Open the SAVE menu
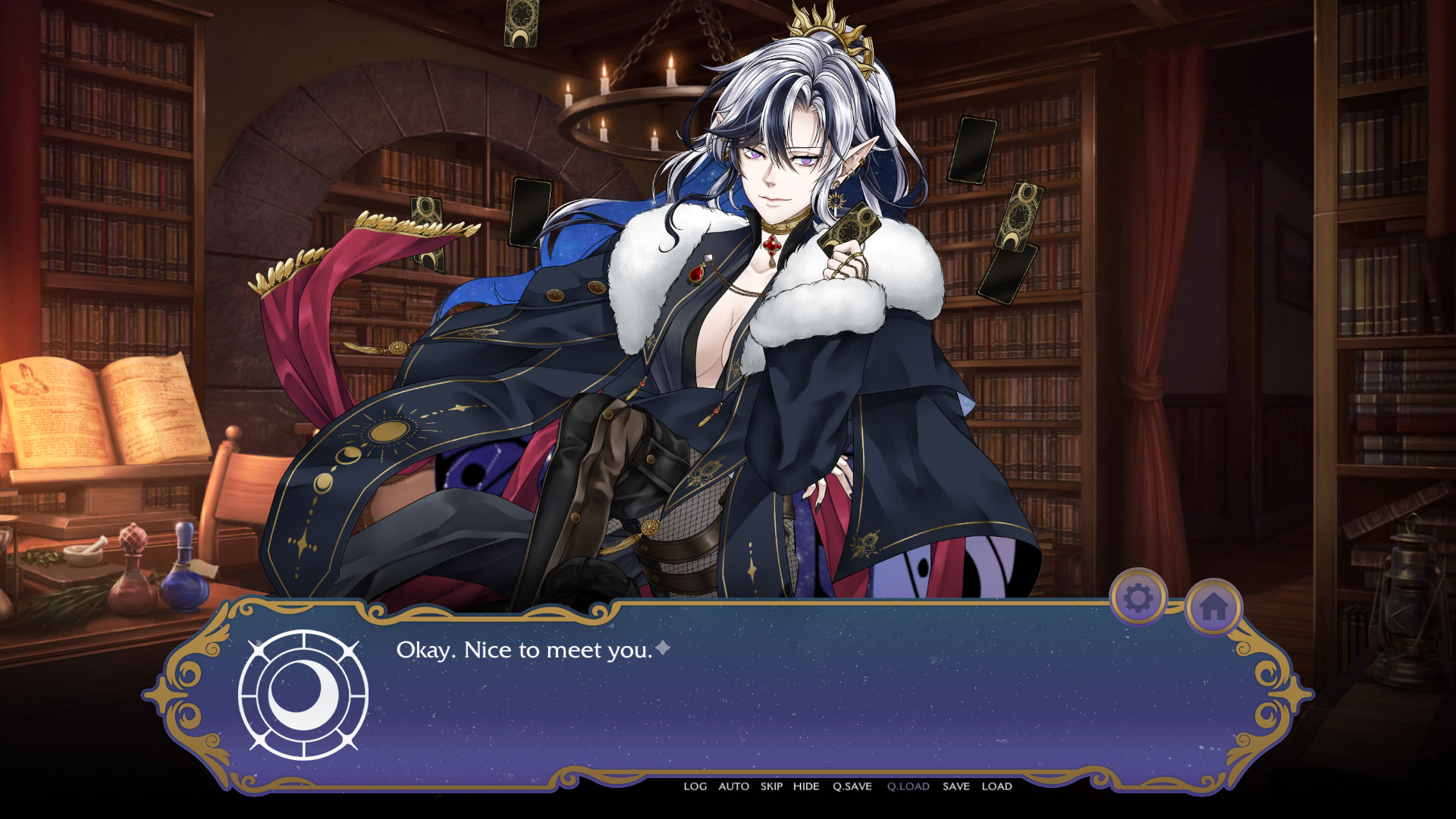This screenshot has width=1456, height=819. click(x=955, y=786)
